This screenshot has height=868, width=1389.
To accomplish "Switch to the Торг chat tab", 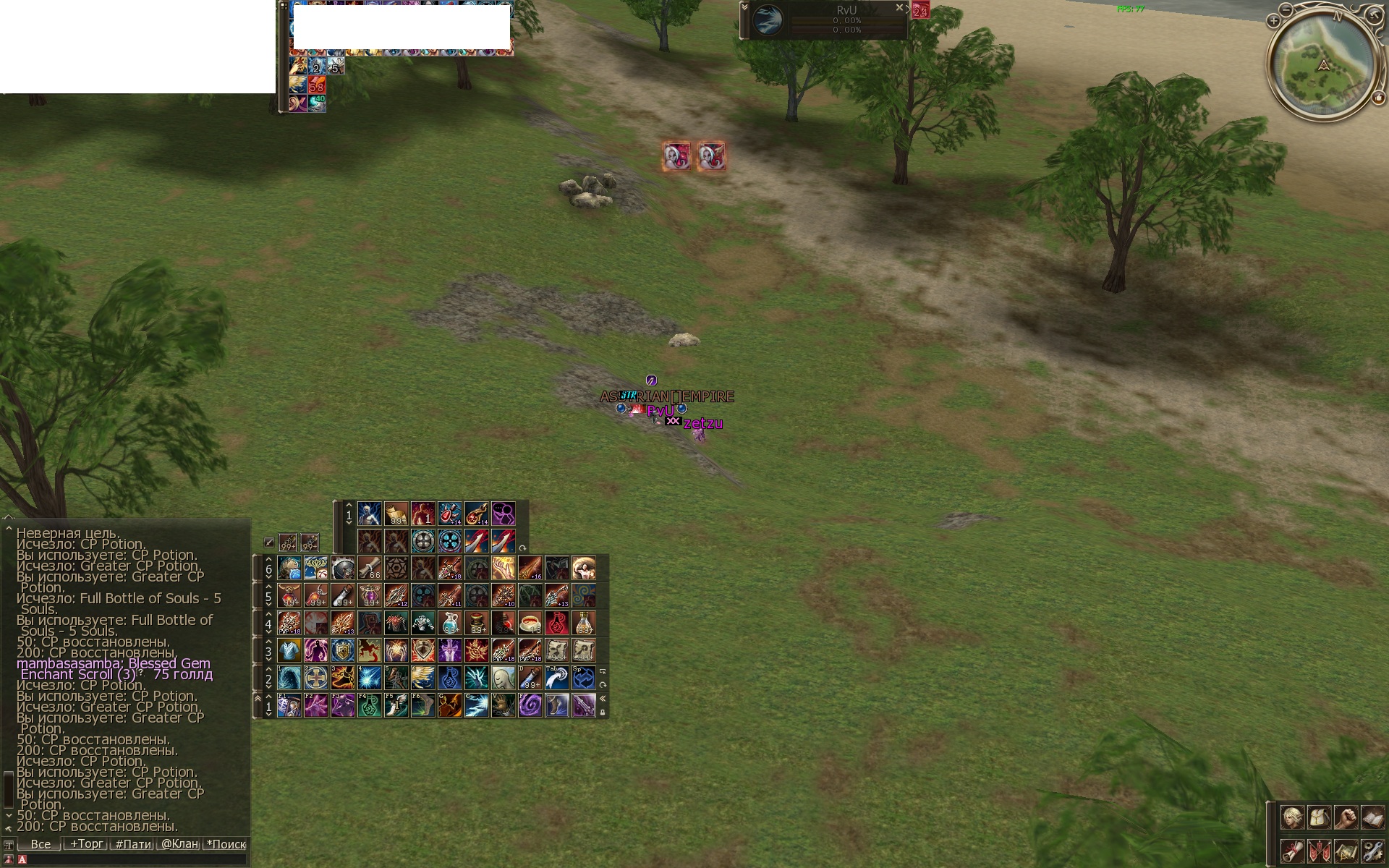I will (x=86, y=843).
